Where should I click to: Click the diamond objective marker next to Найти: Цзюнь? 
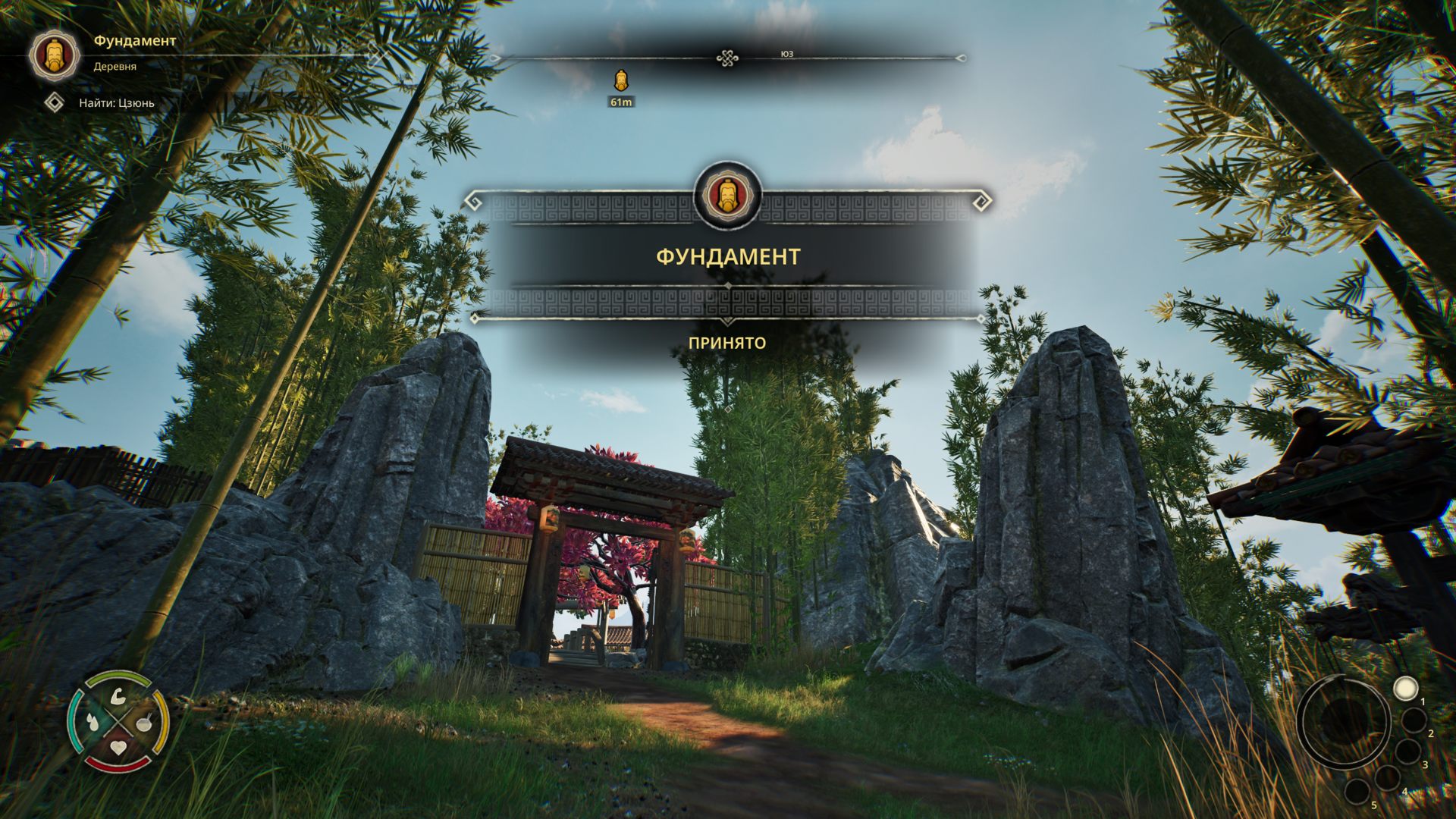pyautogui.click(x=55, y=102)
